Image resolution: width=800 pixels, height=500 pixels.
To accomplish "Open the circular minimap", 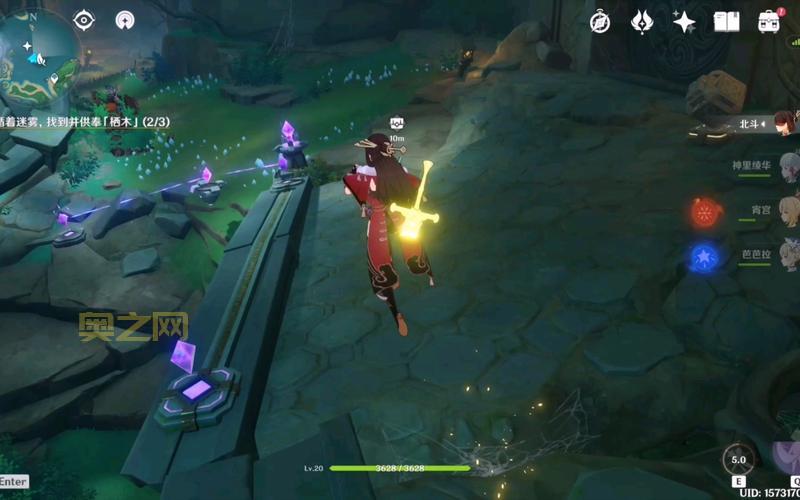I will coord(38,48).
